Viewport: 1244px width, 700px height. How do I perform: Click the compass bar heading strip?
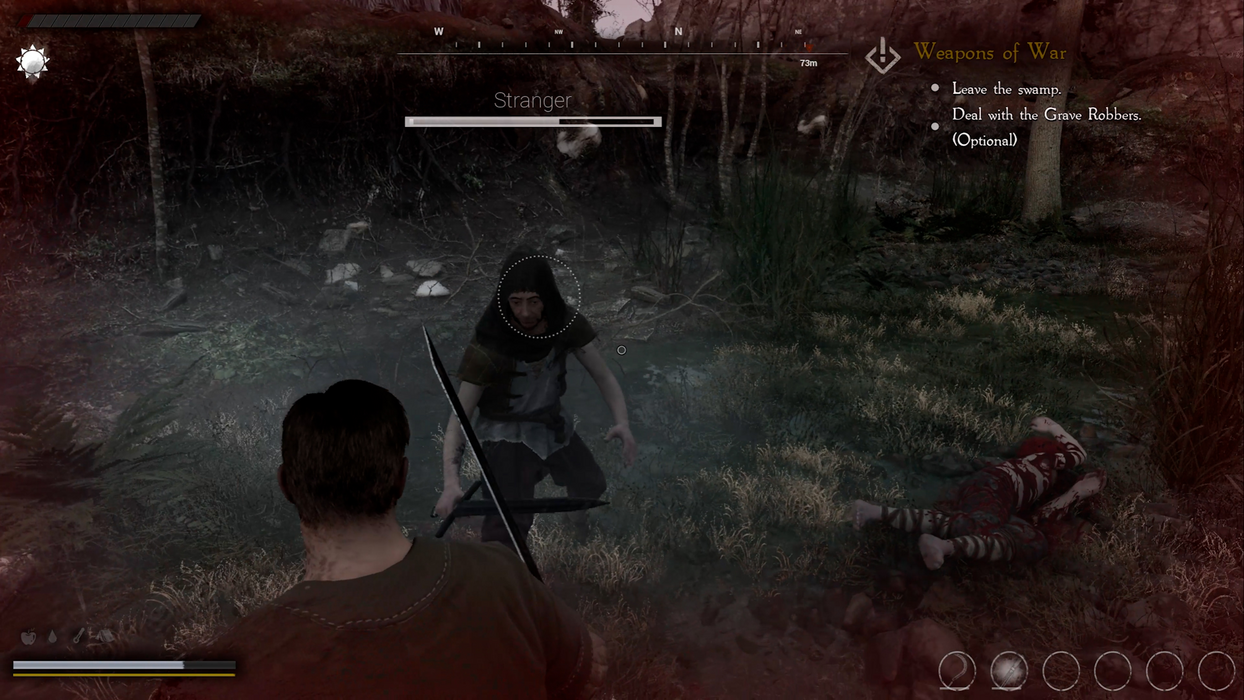(622, 44)
